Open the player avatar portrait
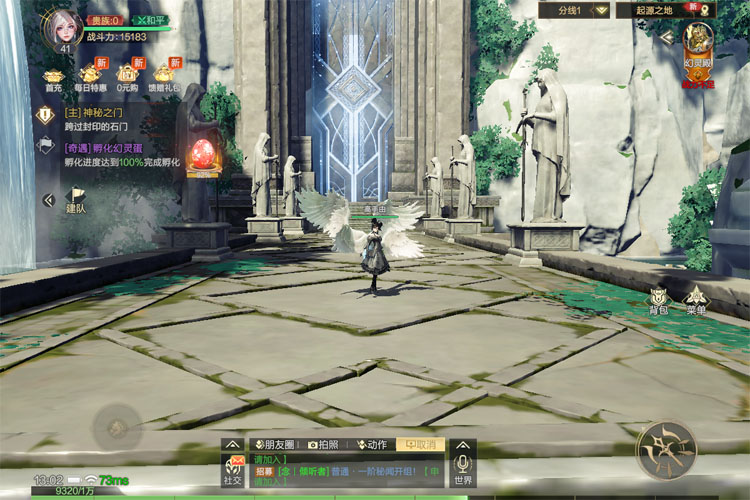This screenshot has height=500, width=750. pyautogui.click(x=61, y=28)
